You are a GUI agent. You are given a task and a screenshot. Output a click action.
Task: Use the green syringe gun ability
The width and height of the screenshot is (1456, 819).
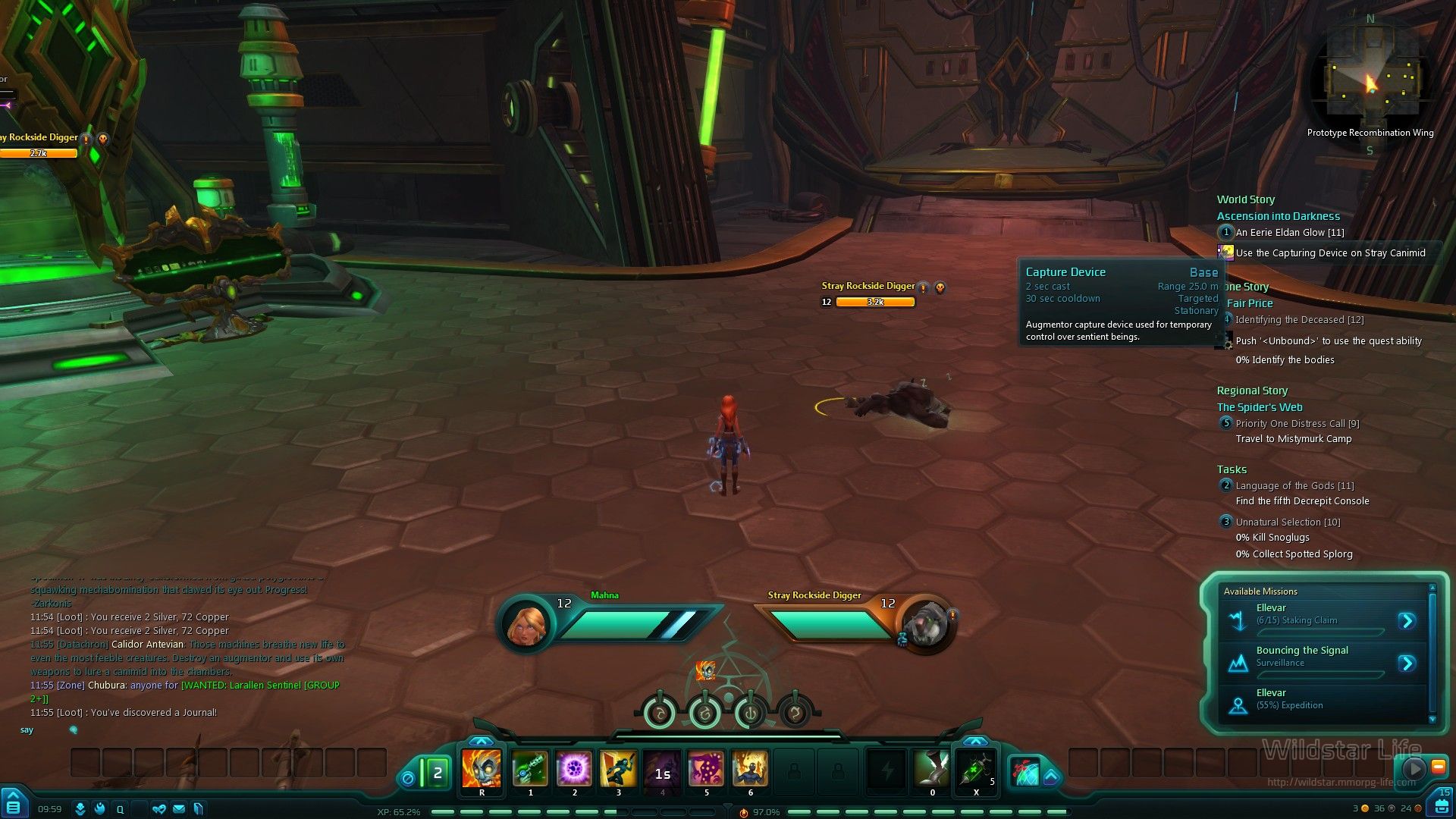[x=530, y=769]
